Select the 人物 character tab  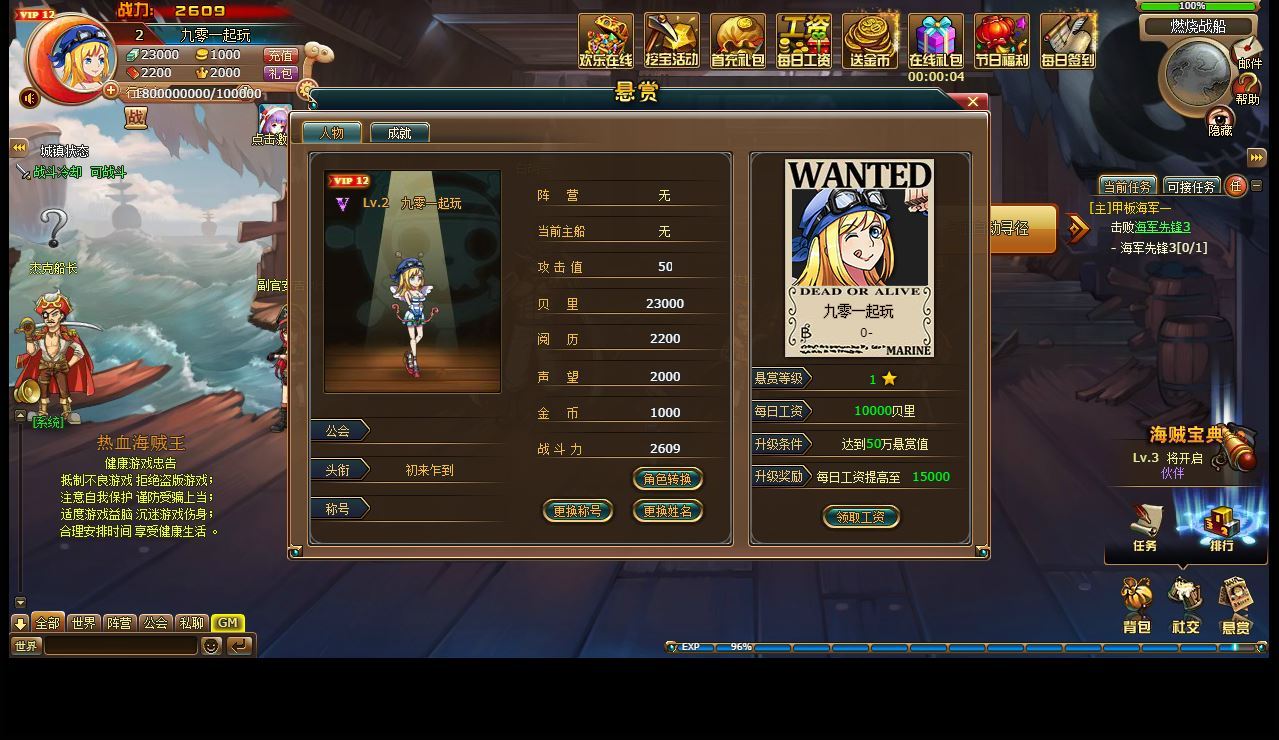331,133
